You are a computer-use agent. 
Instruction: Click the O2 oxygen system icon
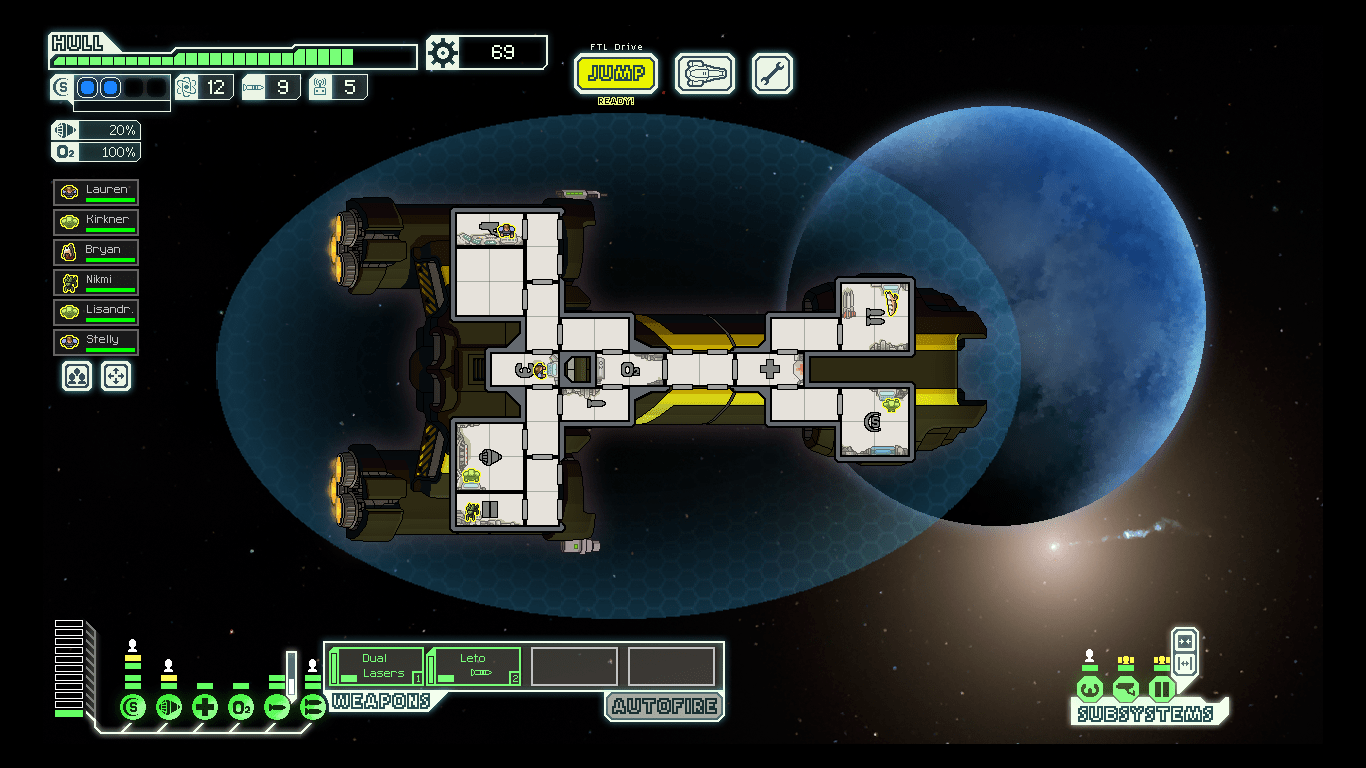point(240,705)
